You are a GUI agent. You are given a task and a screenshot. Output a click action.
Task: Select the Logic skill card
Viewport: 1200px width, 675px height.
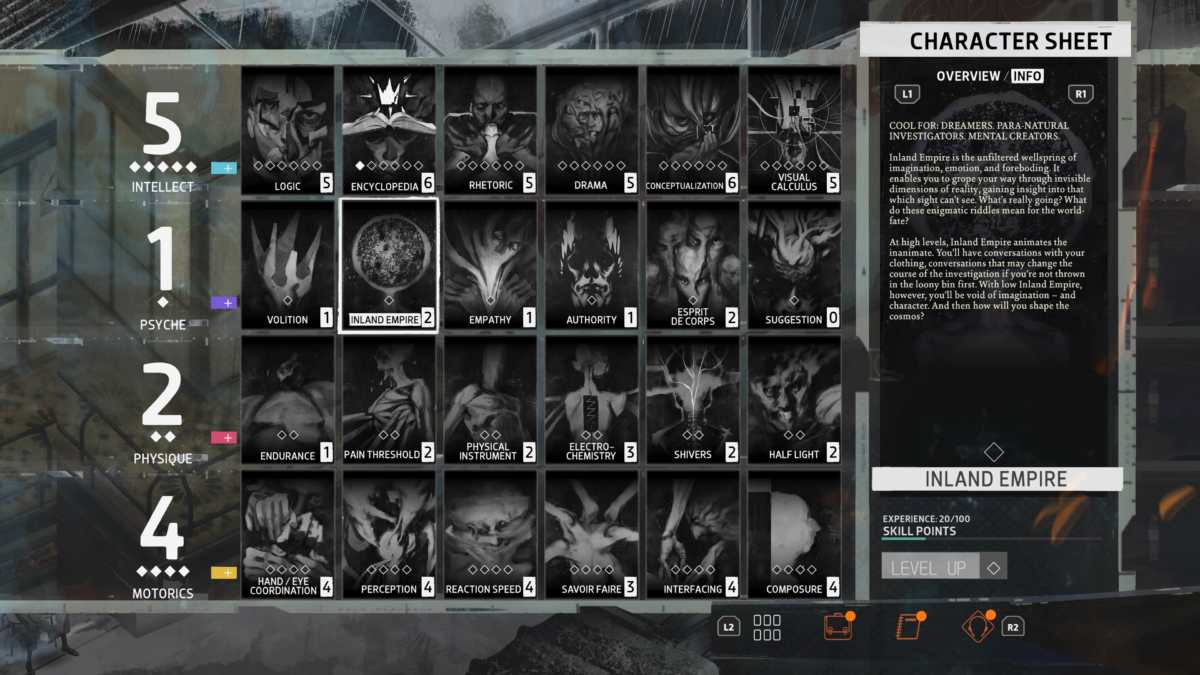[288, 130]
